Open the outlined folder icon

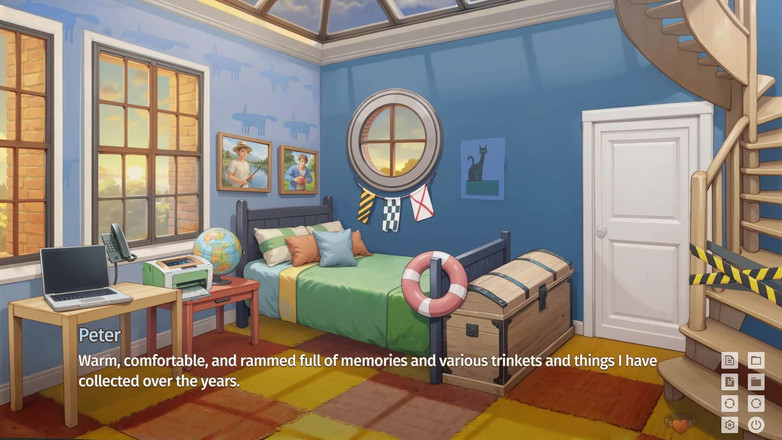click(756, 360)
